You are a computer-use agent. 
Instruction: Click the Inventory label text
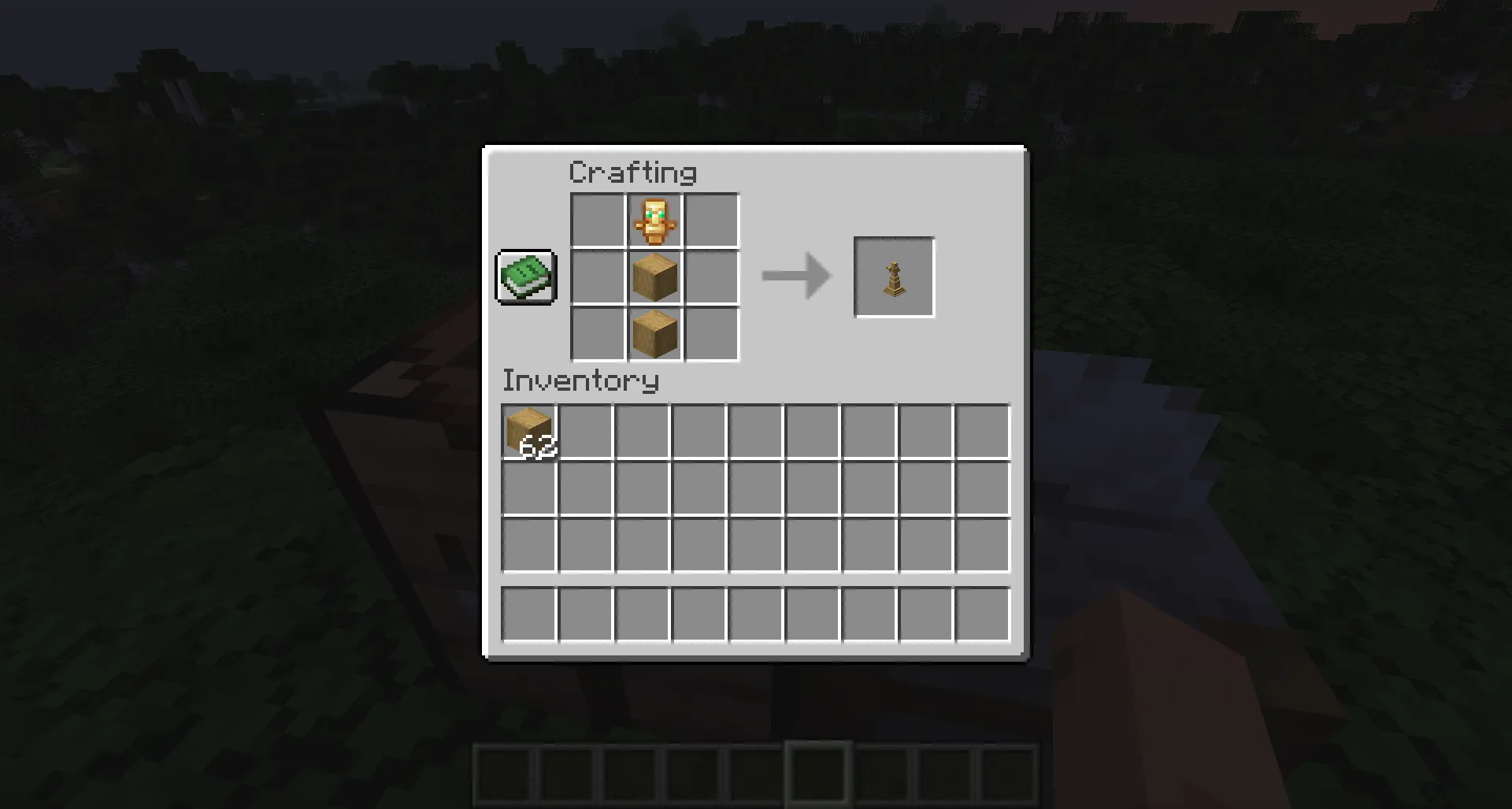click(x=580, y=381)
